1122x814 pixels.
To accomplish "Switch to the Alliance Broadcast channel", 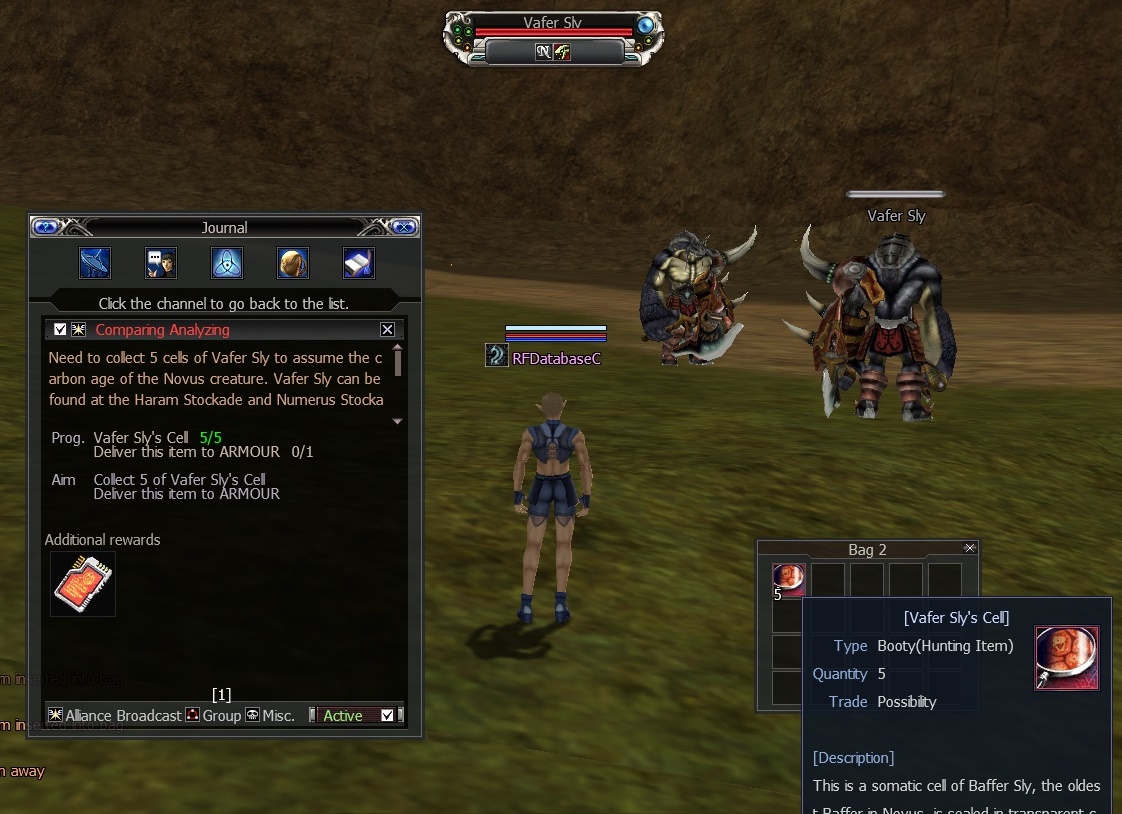I will pyautogui.click(x=115, y=715).
